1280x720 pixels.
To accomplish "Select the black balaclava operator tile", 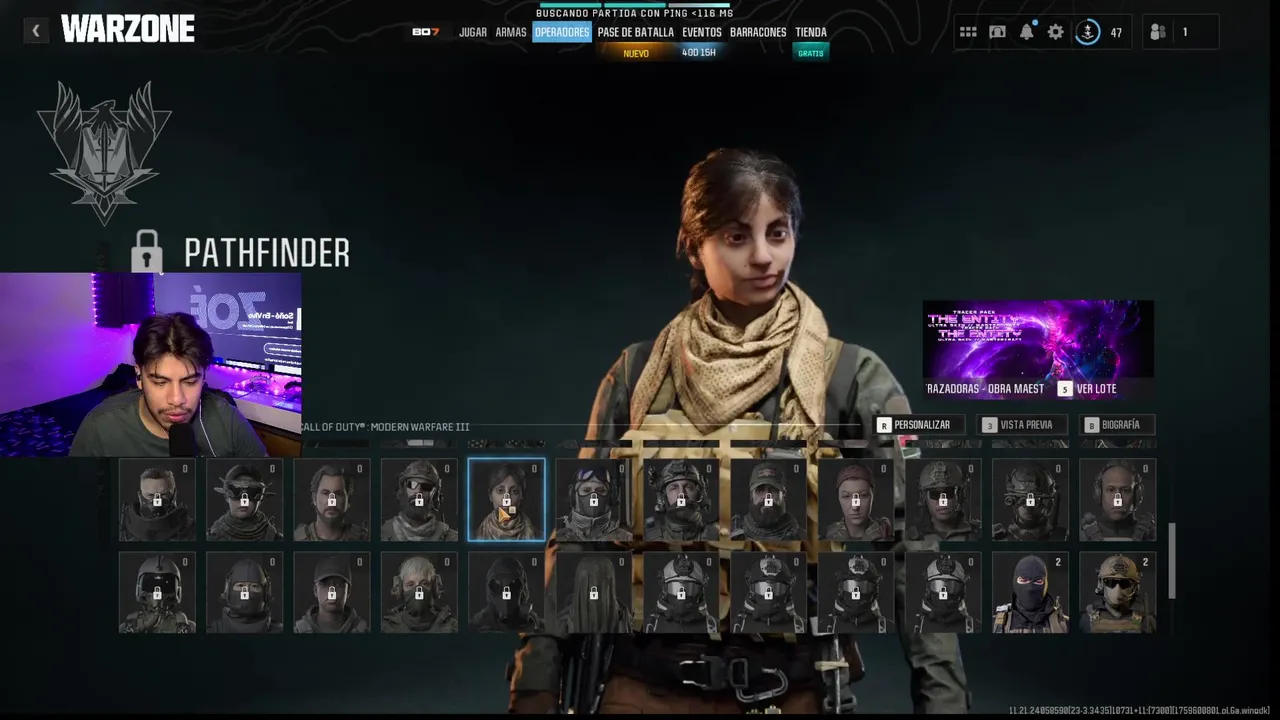I will point(1030,594).
